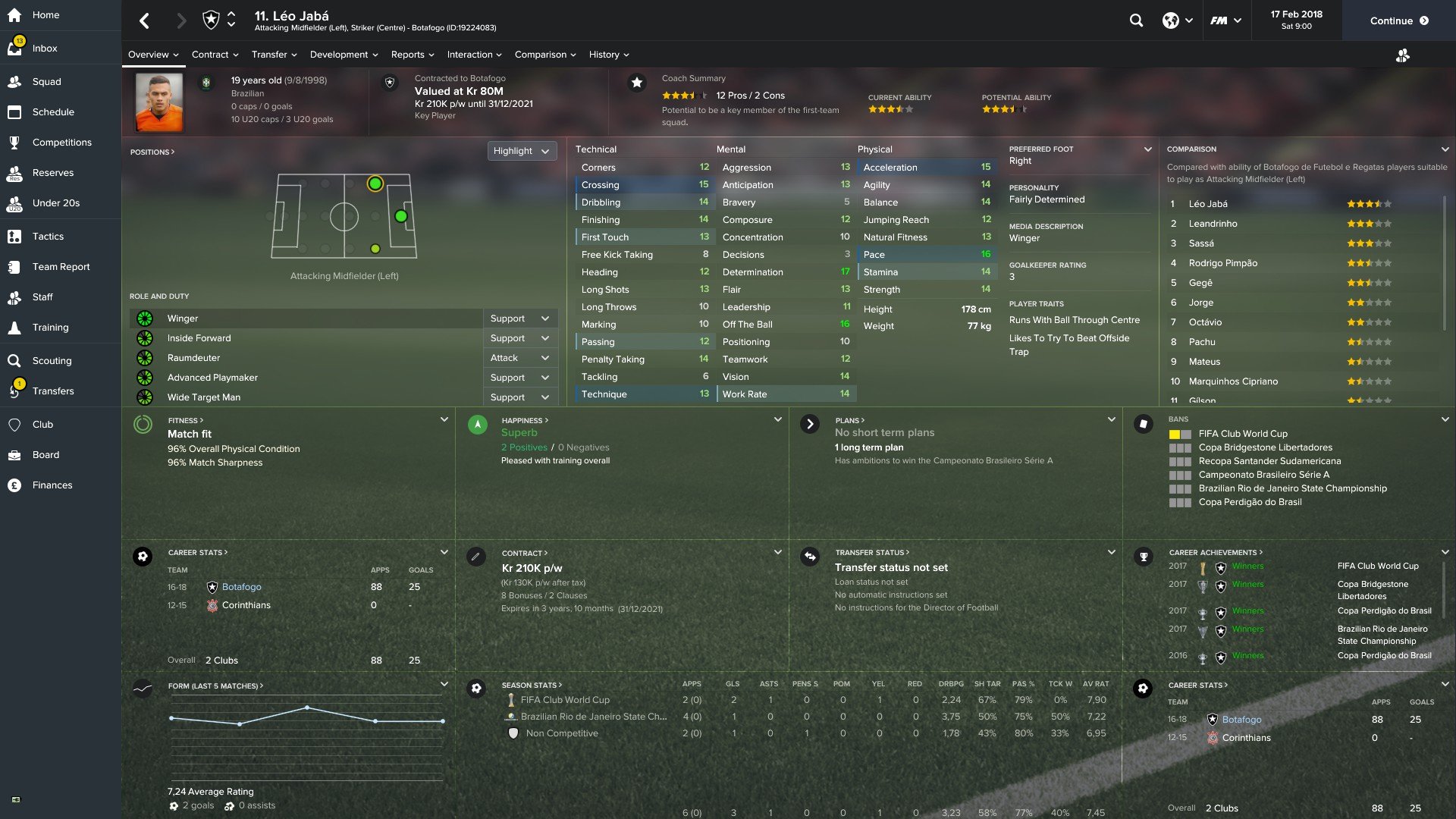Open the History tab menu
The height and width of the screenshot is (819, 1456).
click(x=608, y=55)
